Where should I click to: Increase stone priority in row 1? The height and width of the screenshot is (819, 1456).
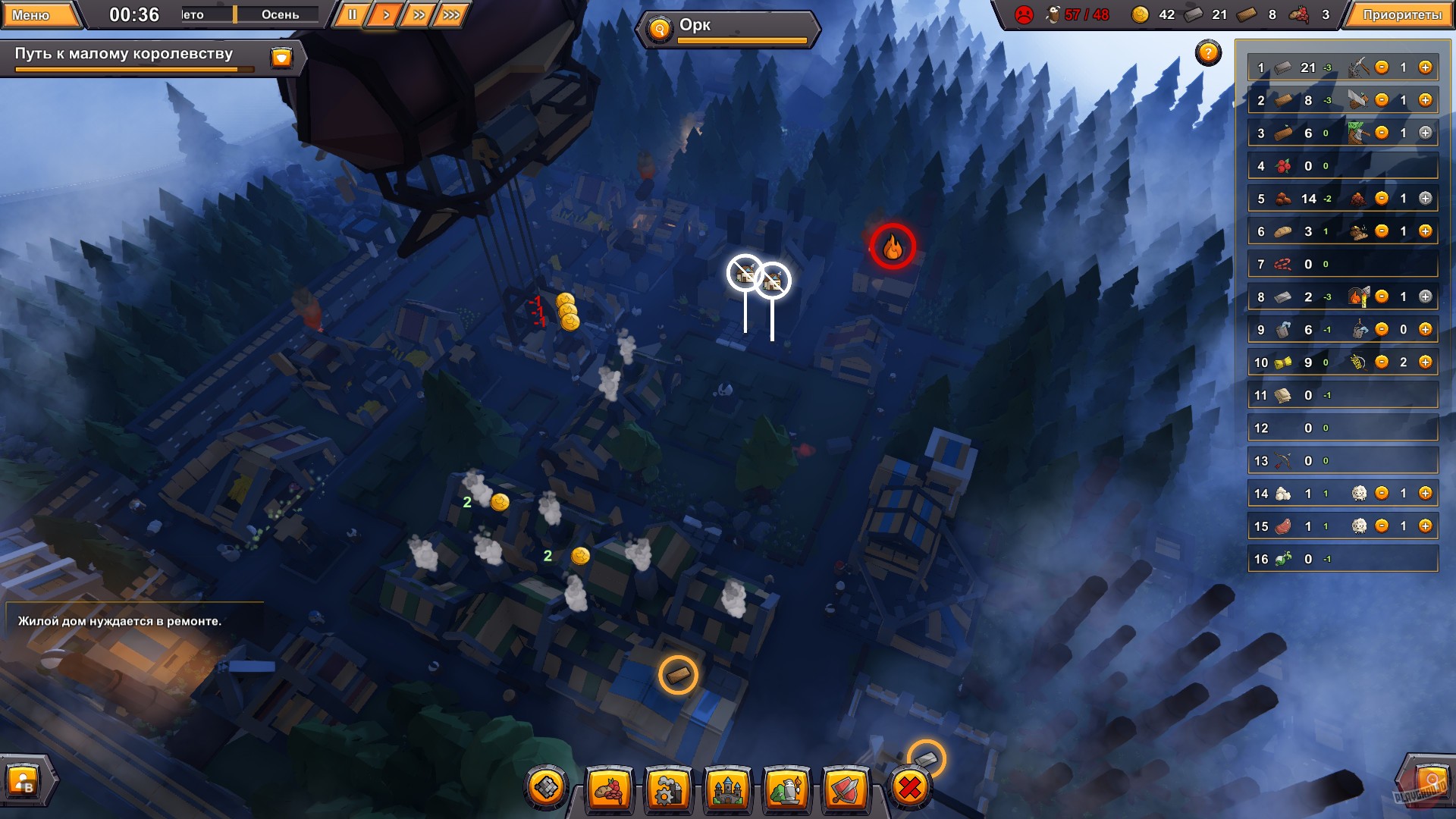(1425, 67)
